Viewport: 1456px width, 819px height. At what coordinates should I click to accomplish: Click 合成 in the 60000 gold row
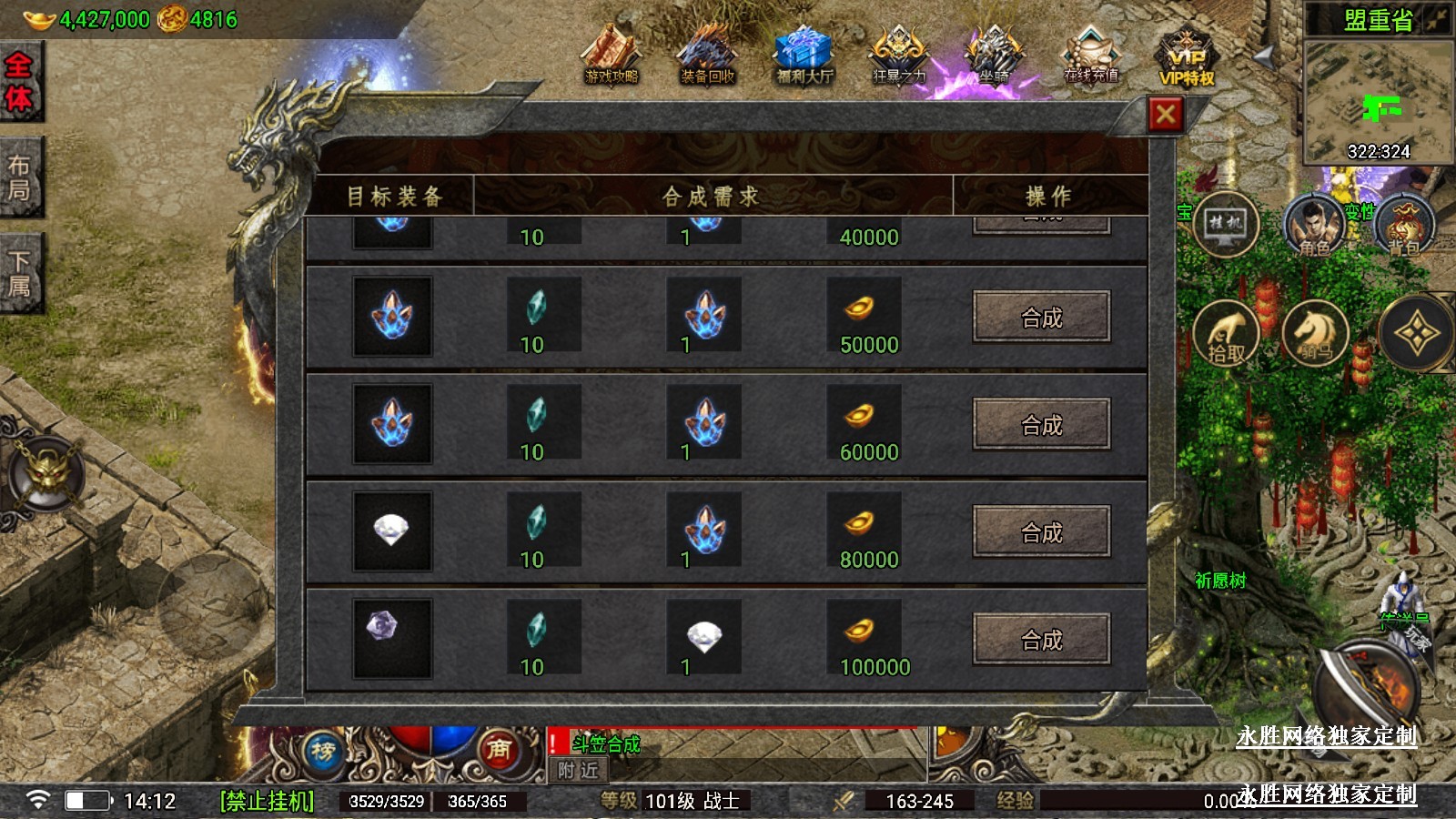tap(1041, 424)
